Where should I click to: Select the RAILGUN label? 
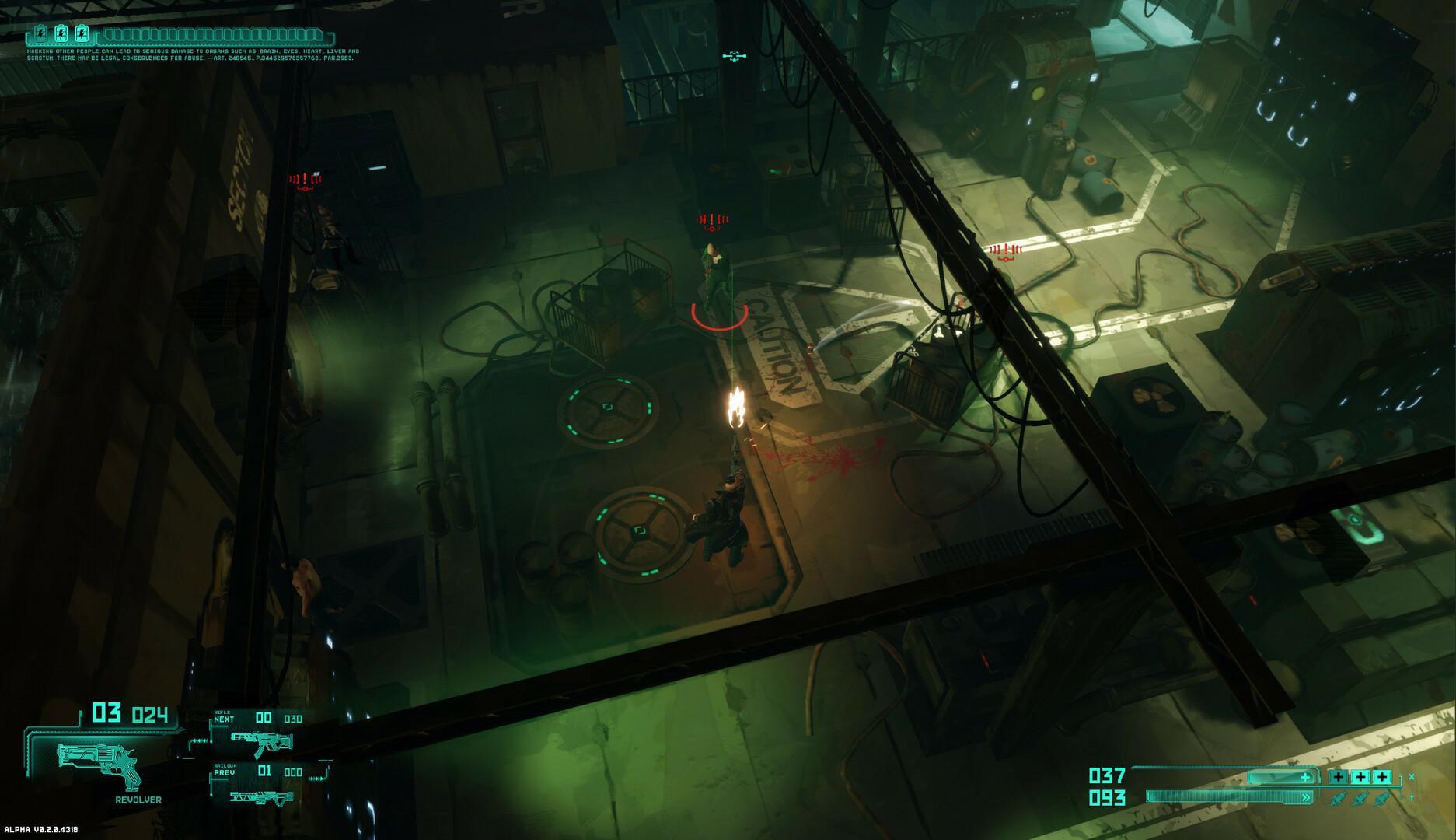click(x=225, y=766)
